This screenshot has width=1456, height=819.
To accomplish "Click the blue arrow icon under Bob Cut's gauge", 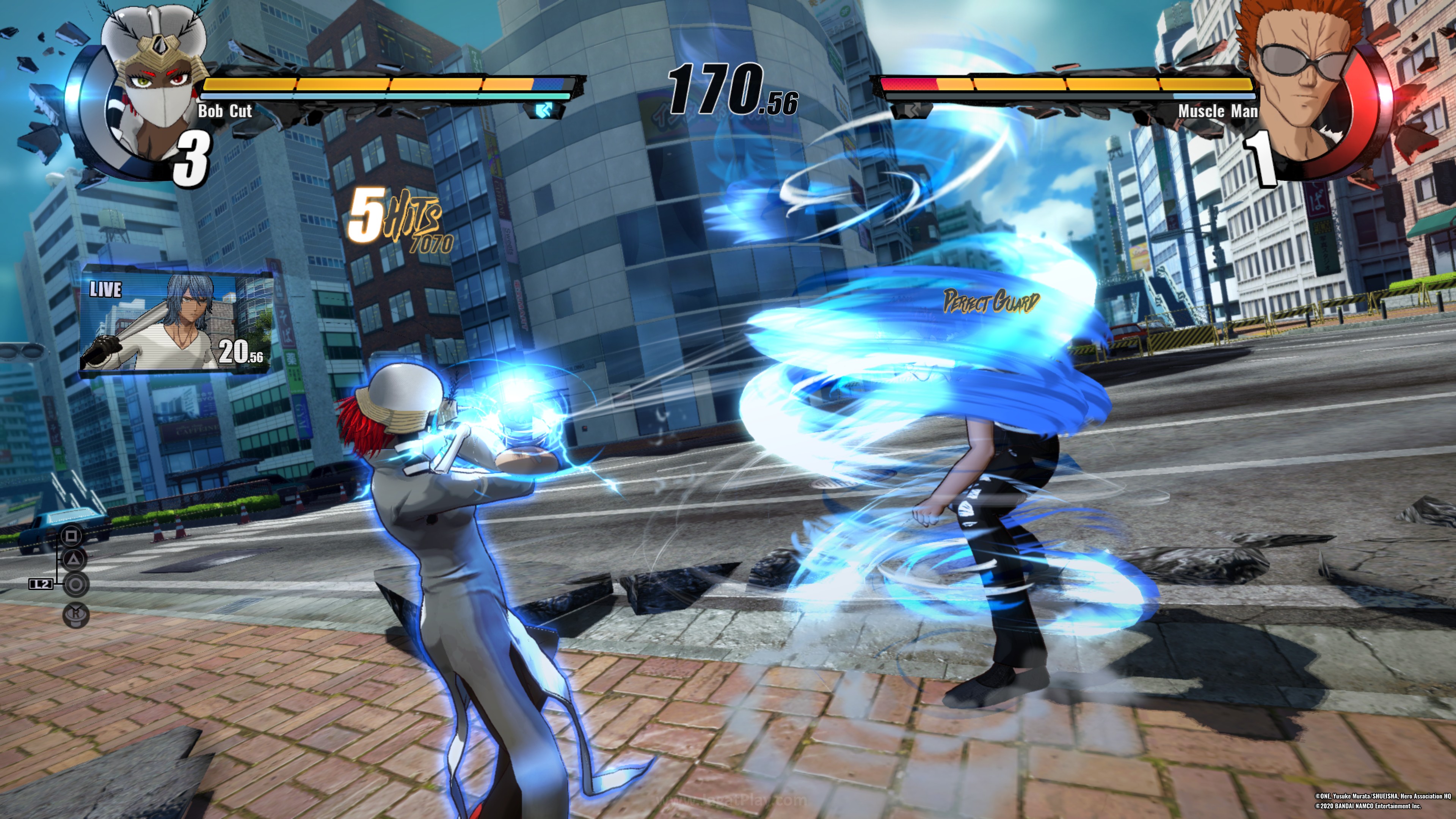I will pos(544,110).
